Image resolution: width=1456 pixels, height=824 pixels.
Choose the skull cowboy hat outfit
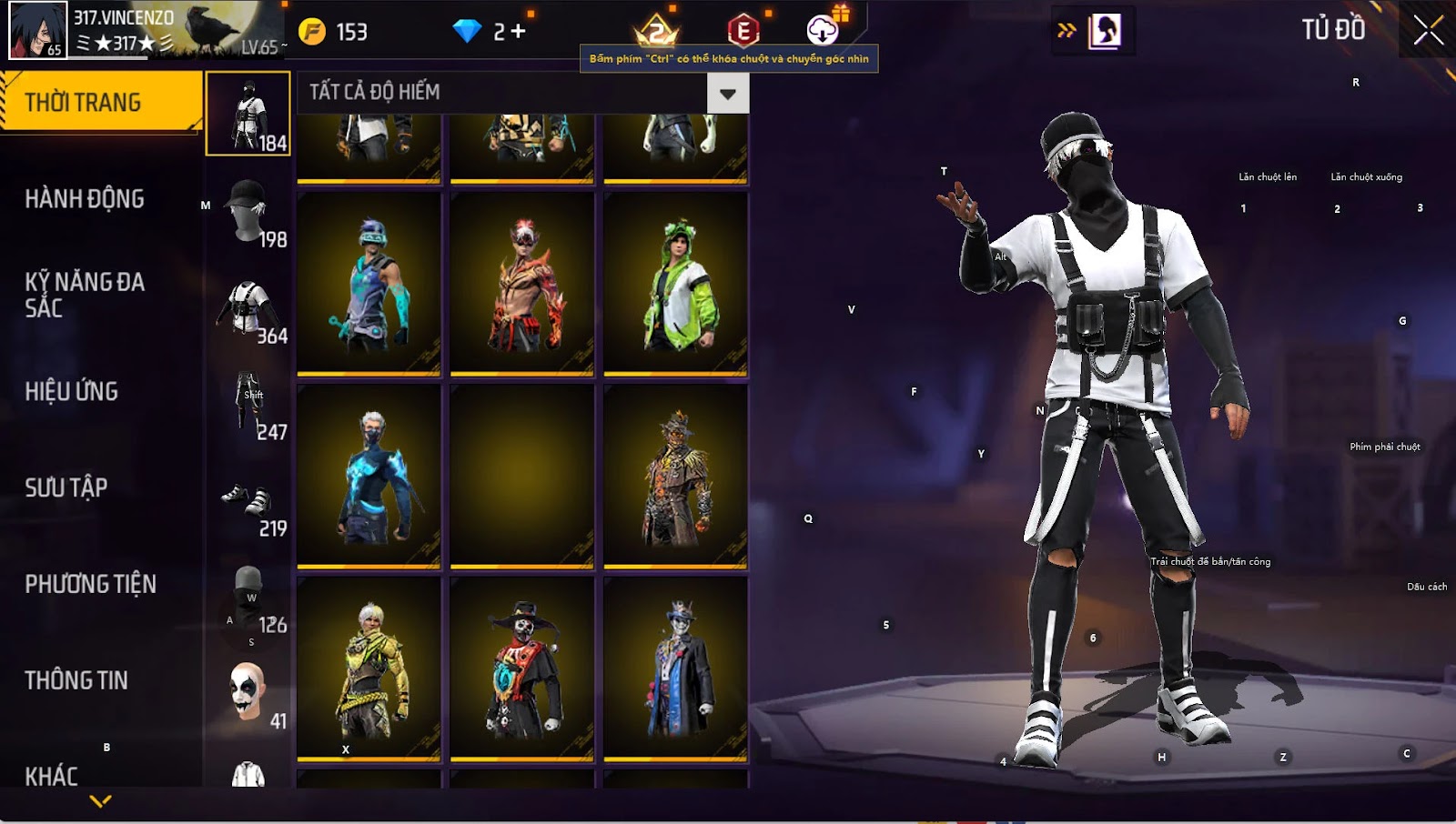point(522,668)
